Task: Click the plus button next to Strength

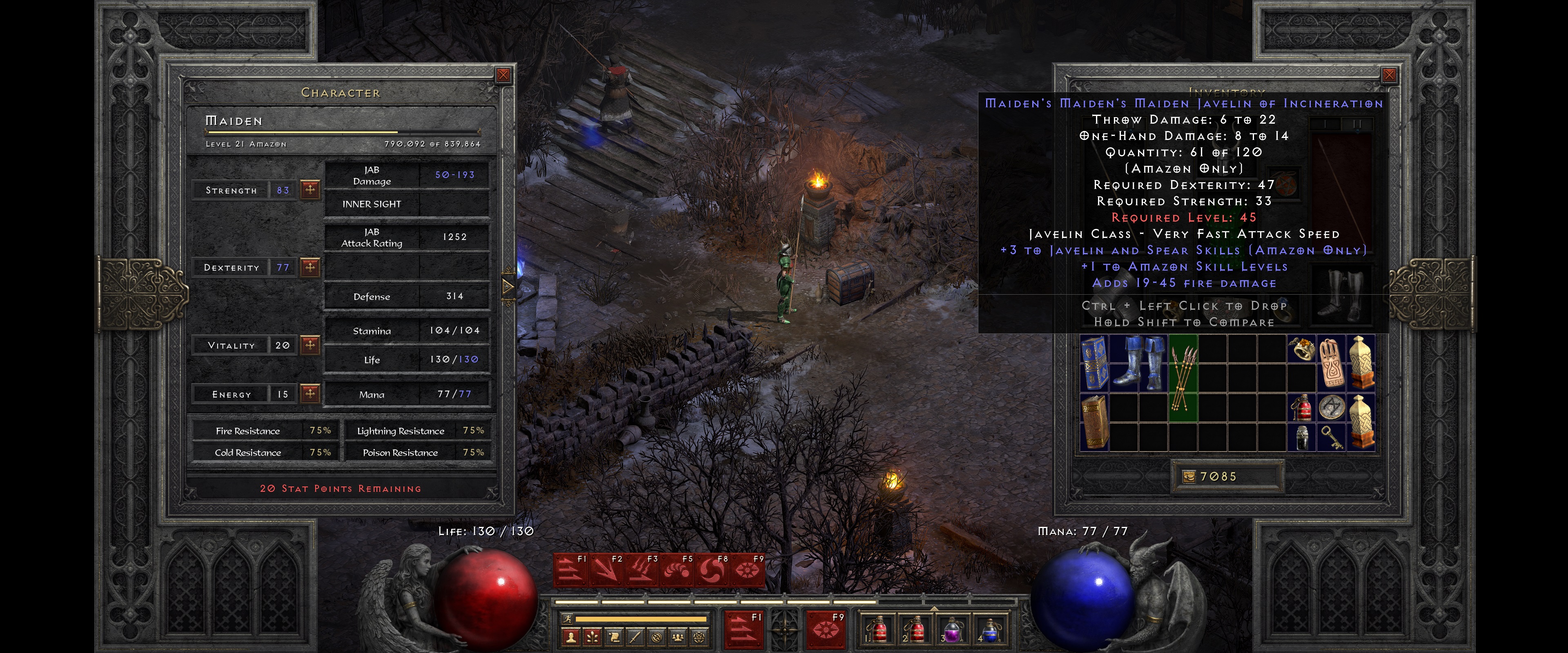Action: pos(311,190)
